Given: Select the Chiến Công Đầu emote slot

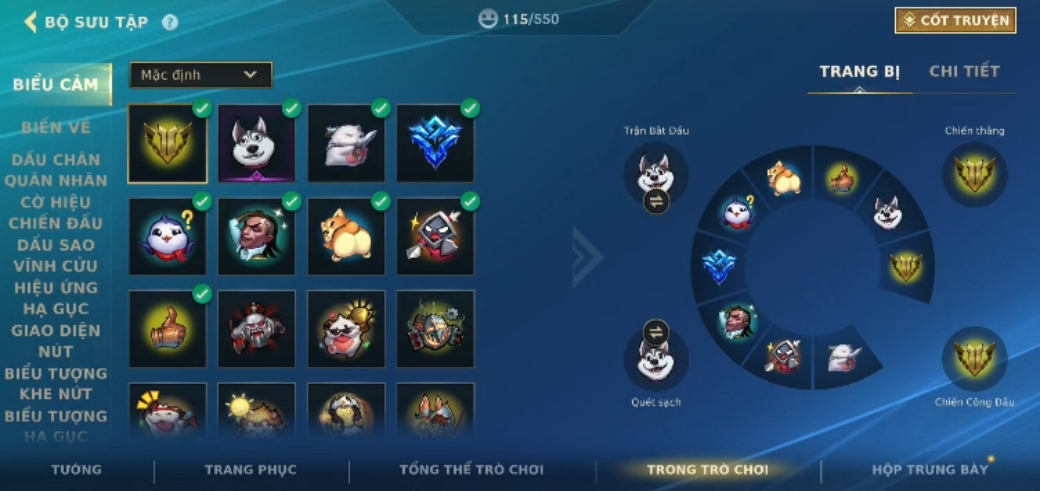Looking at the screenshot, I should (974, 359).
